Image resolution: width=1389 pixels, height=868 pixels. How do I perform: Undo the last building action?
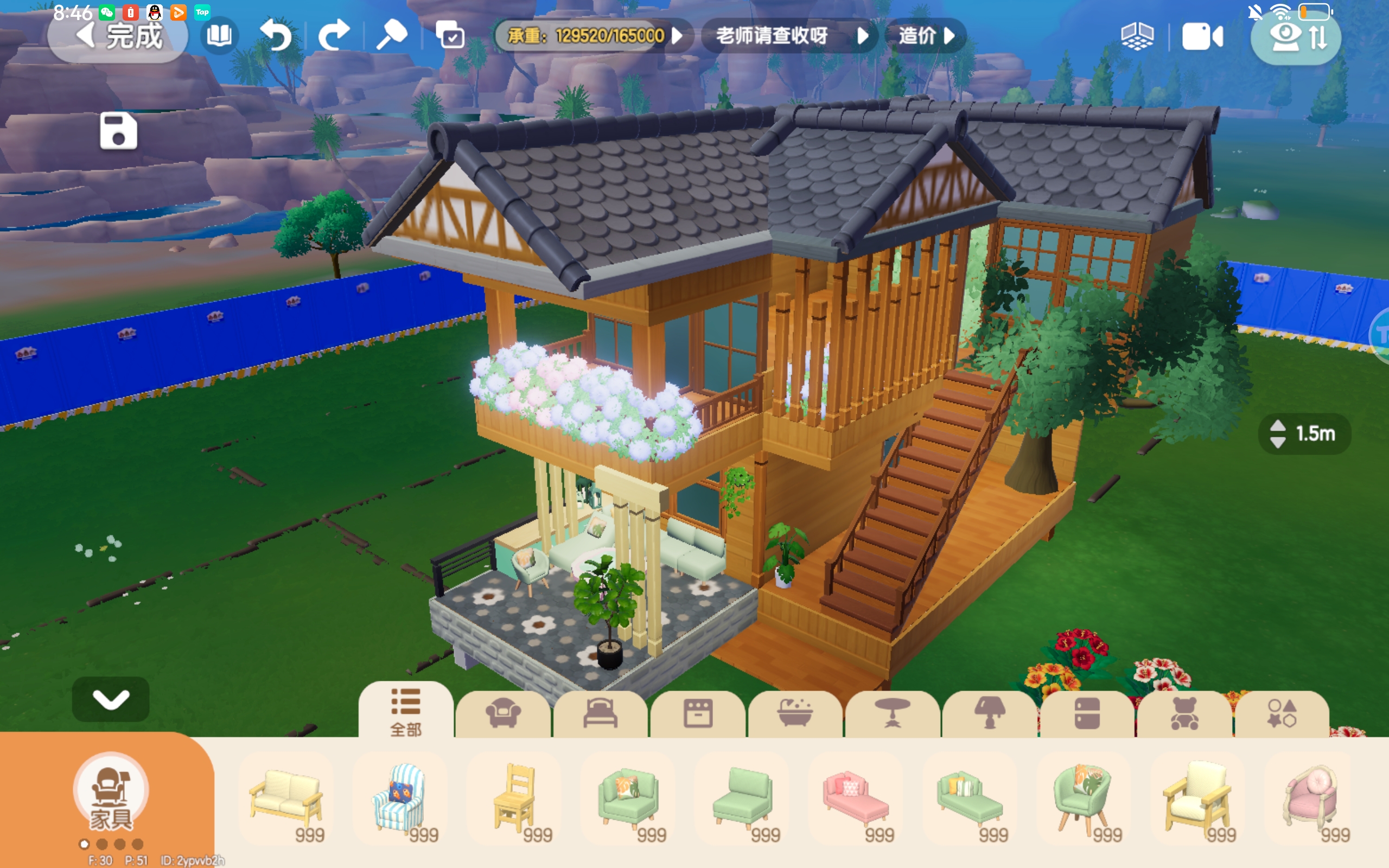tap(276, 37)
